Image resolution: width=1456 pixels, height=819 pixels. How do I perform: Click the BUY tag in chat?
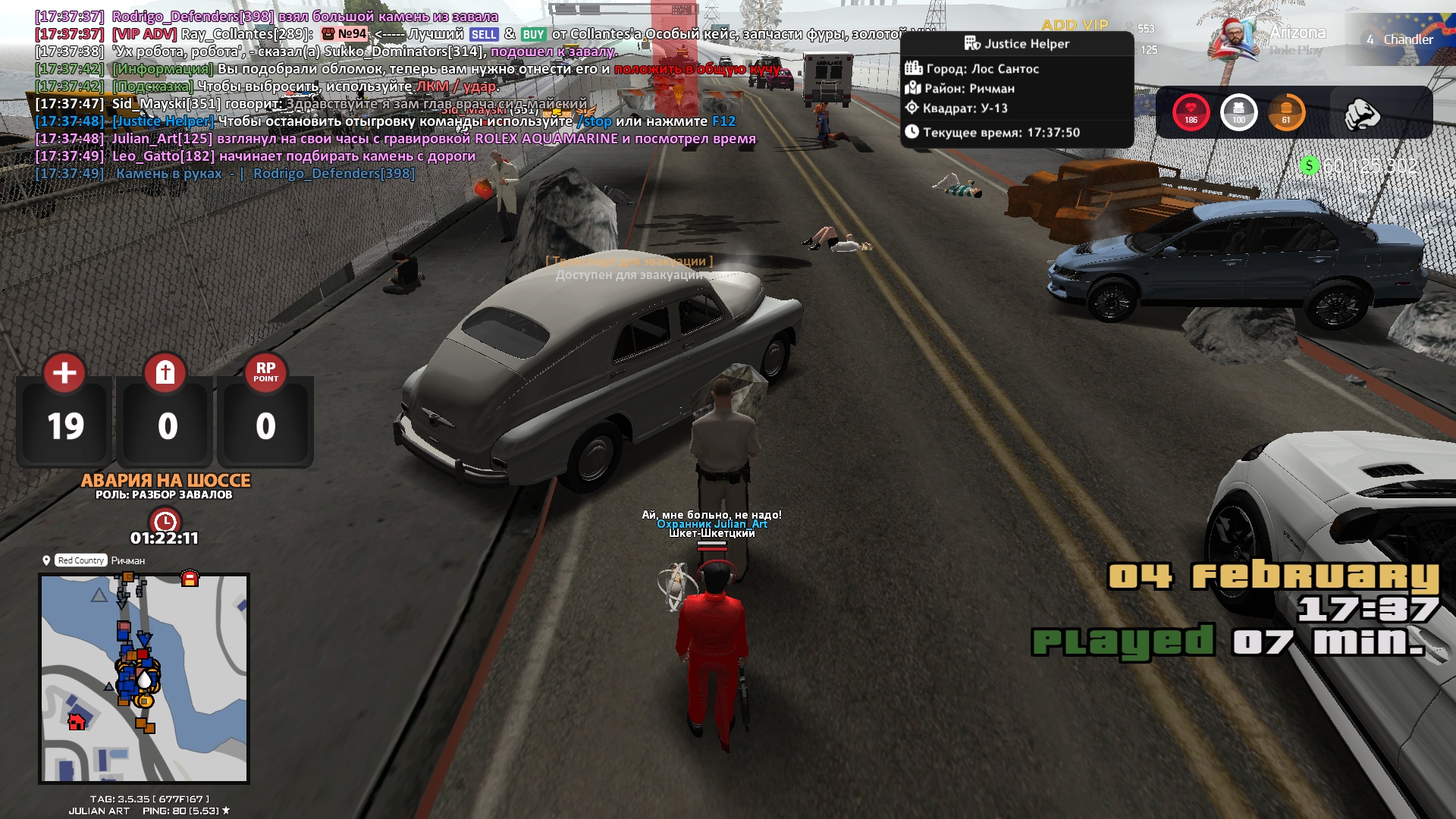(x=533, y=34)
